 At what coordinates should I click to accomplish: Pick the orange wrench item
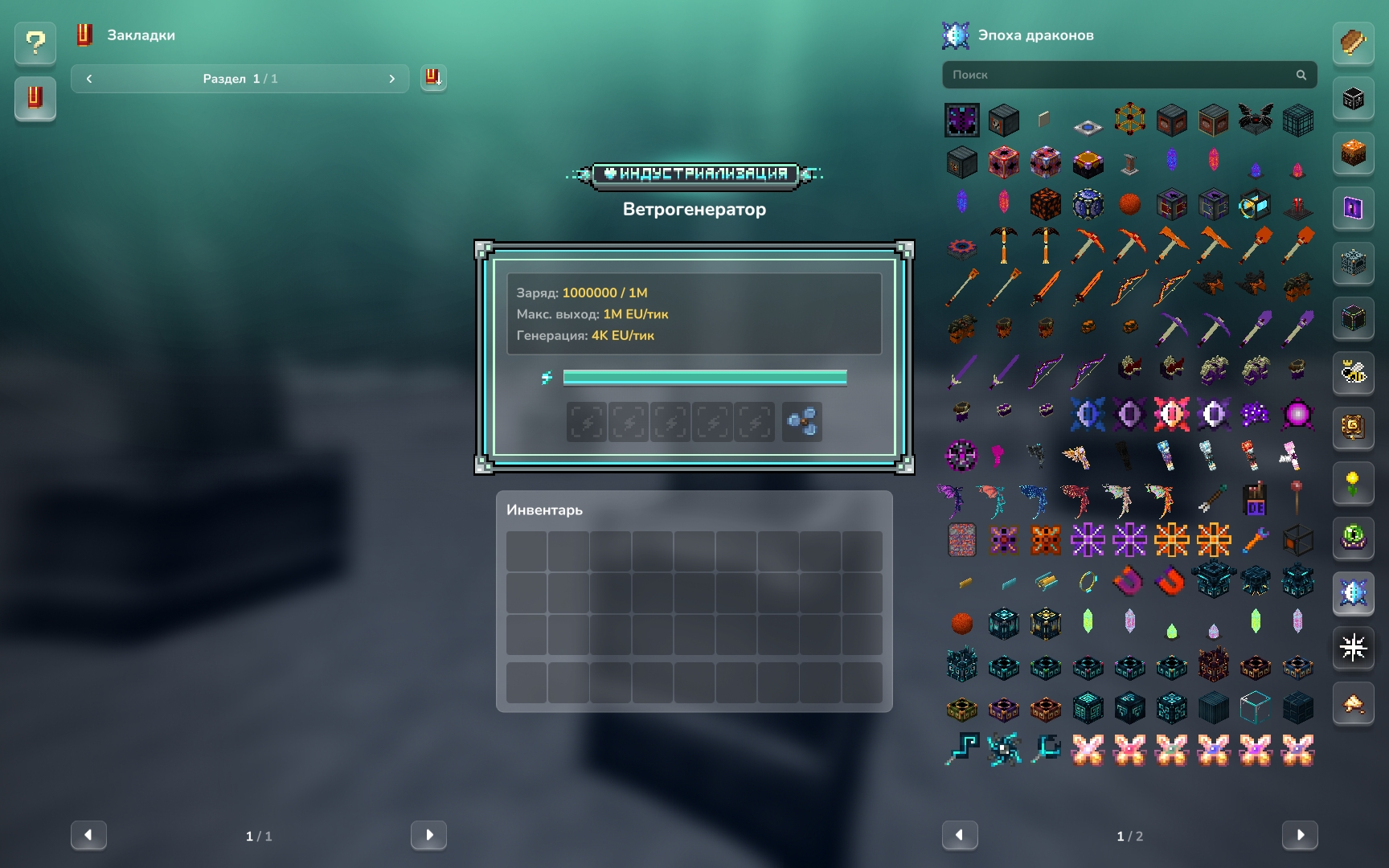[x=1255, y=540]
